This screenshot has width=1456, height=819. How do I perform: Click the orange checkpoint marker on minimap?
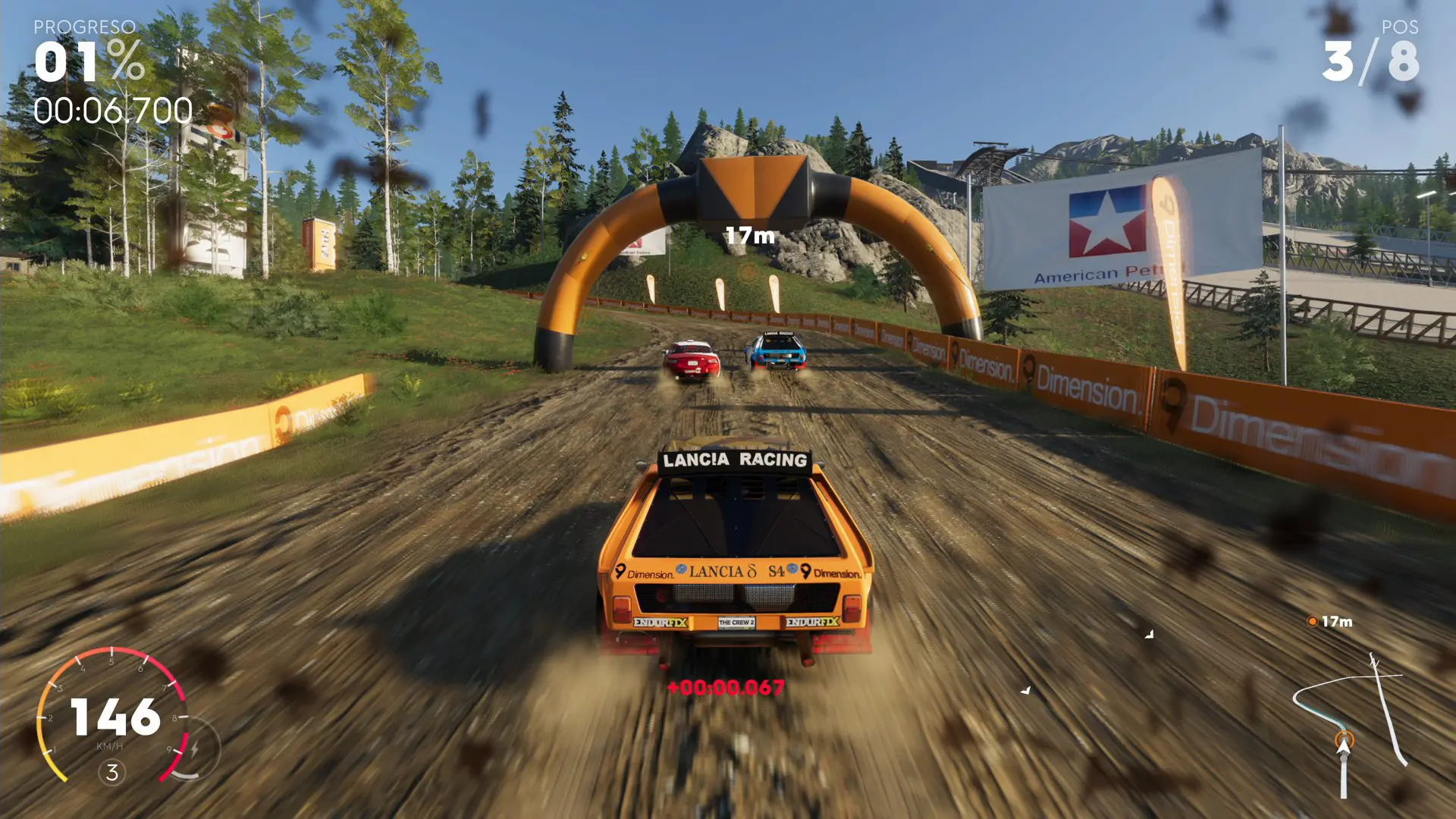tap(1345, 736)
